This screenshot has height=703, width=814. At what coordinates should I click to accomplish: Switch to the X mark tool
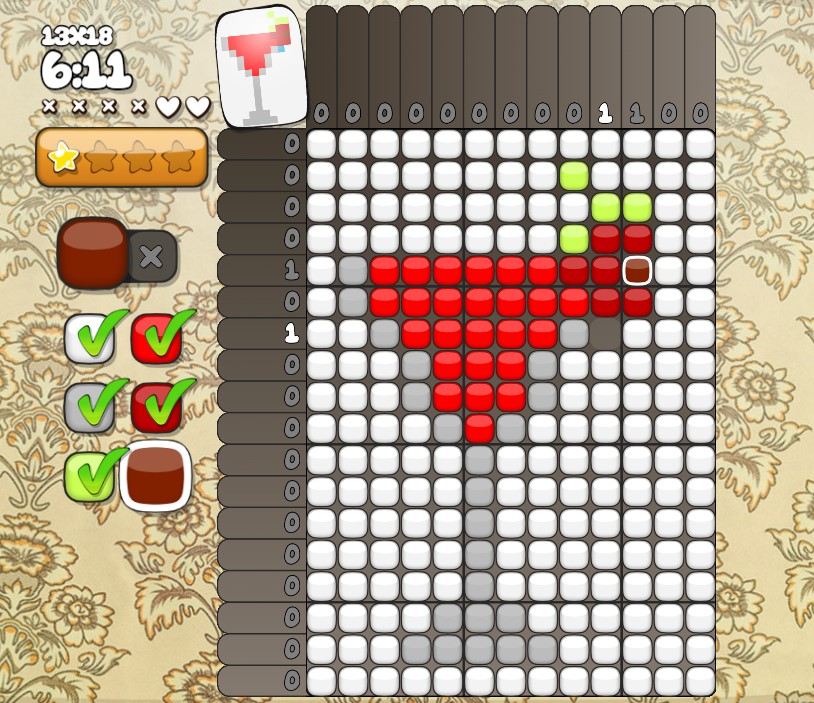click(151, 256)
